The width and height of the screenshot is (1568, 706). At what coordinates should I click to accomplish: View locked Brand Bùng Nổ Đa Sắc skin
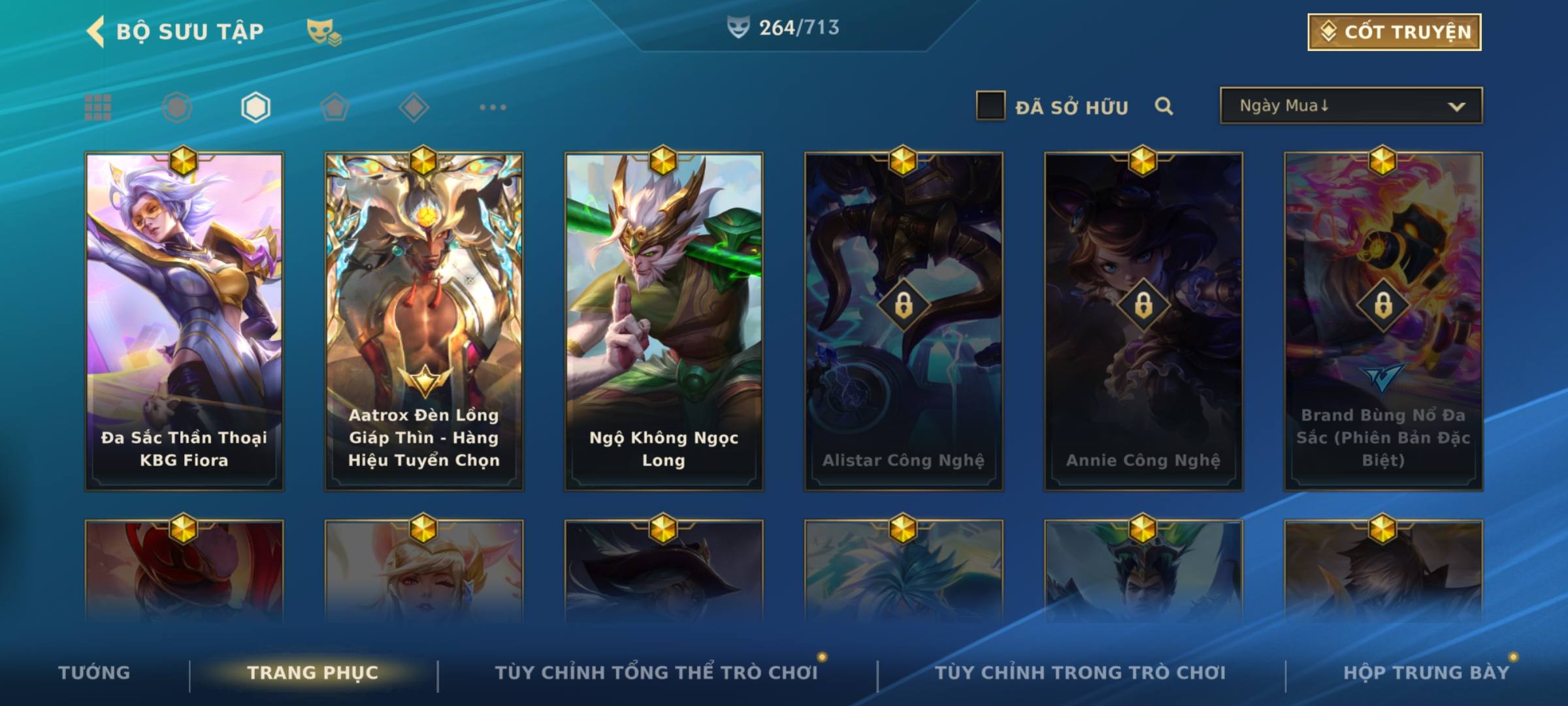(x=1383, y=320)
